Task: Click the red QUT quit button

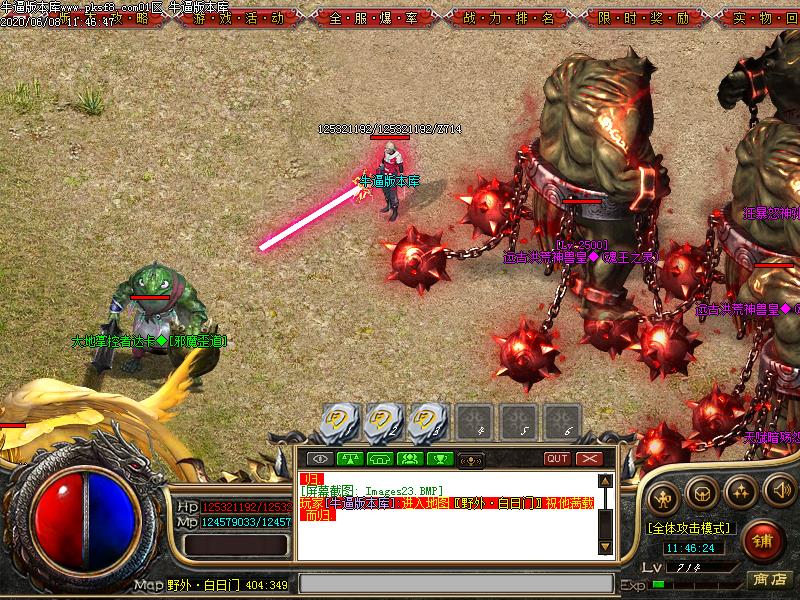Action: tap(558, 459)
